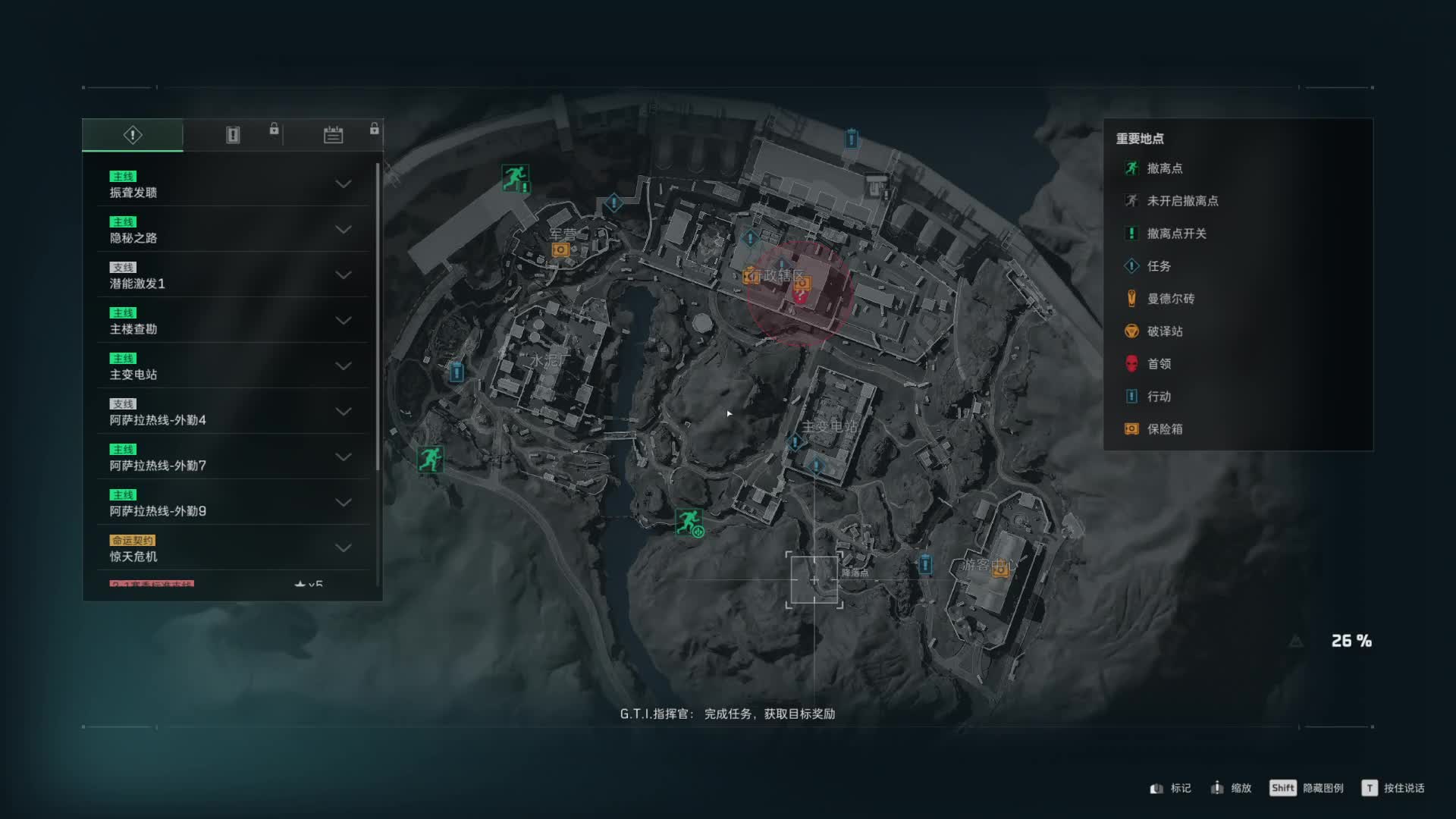
Task: Select the 曼德尔砖 legend entry
Action: [1170, 299]
